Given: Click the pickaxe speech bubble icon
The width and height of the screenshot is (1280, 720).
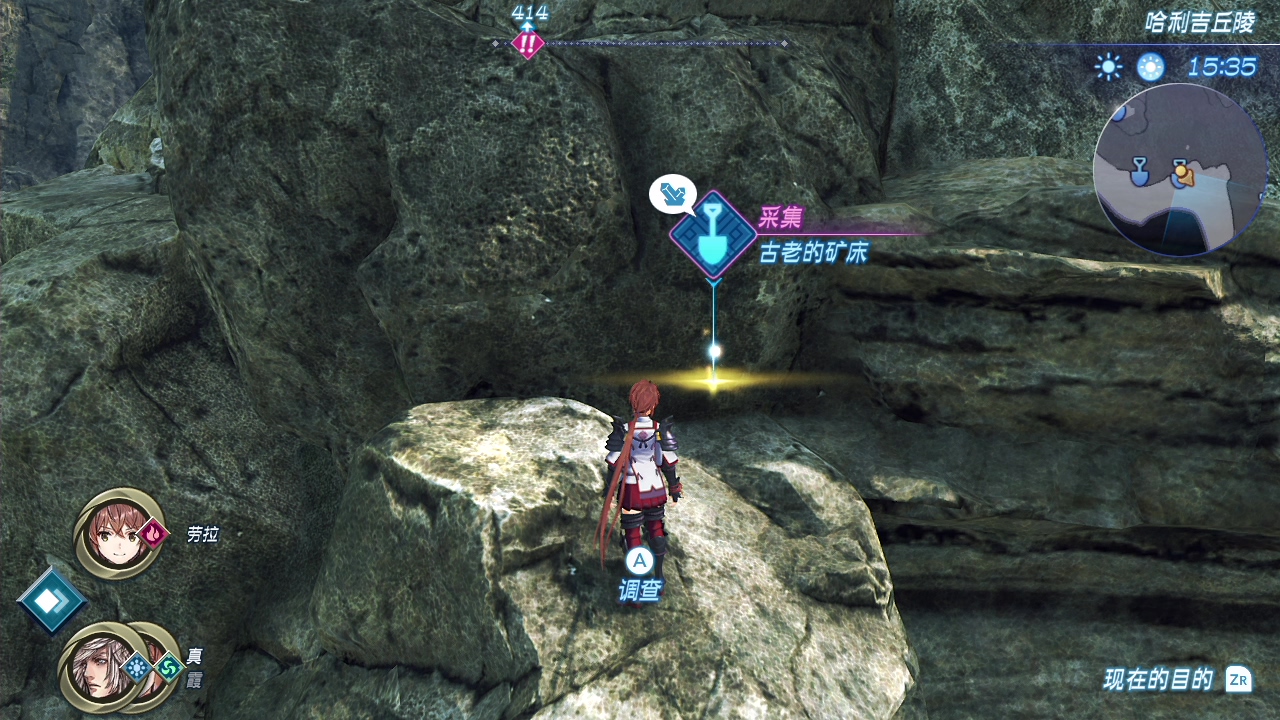Looking at the screenshot, I should [672, 193].
